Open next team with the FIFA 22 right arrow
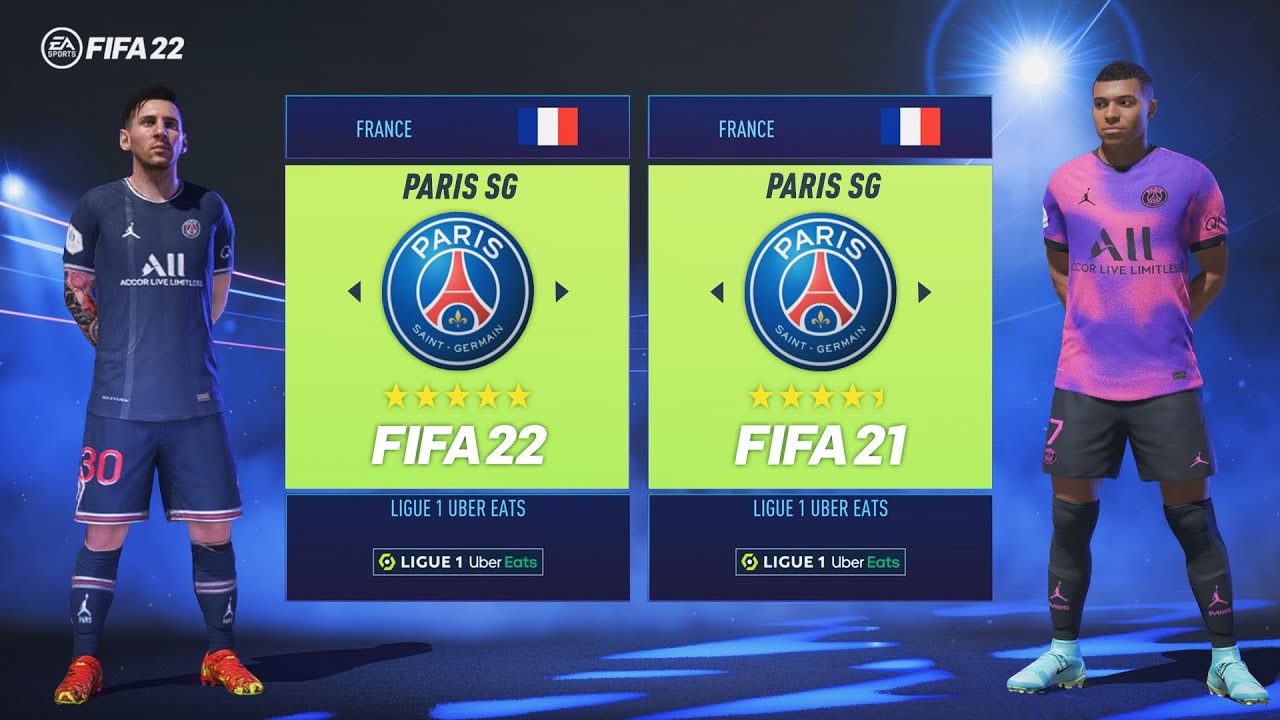Image resolution: width=1280 pixels, height=720 pixels. pyautogui.click(x=560, y=290)
